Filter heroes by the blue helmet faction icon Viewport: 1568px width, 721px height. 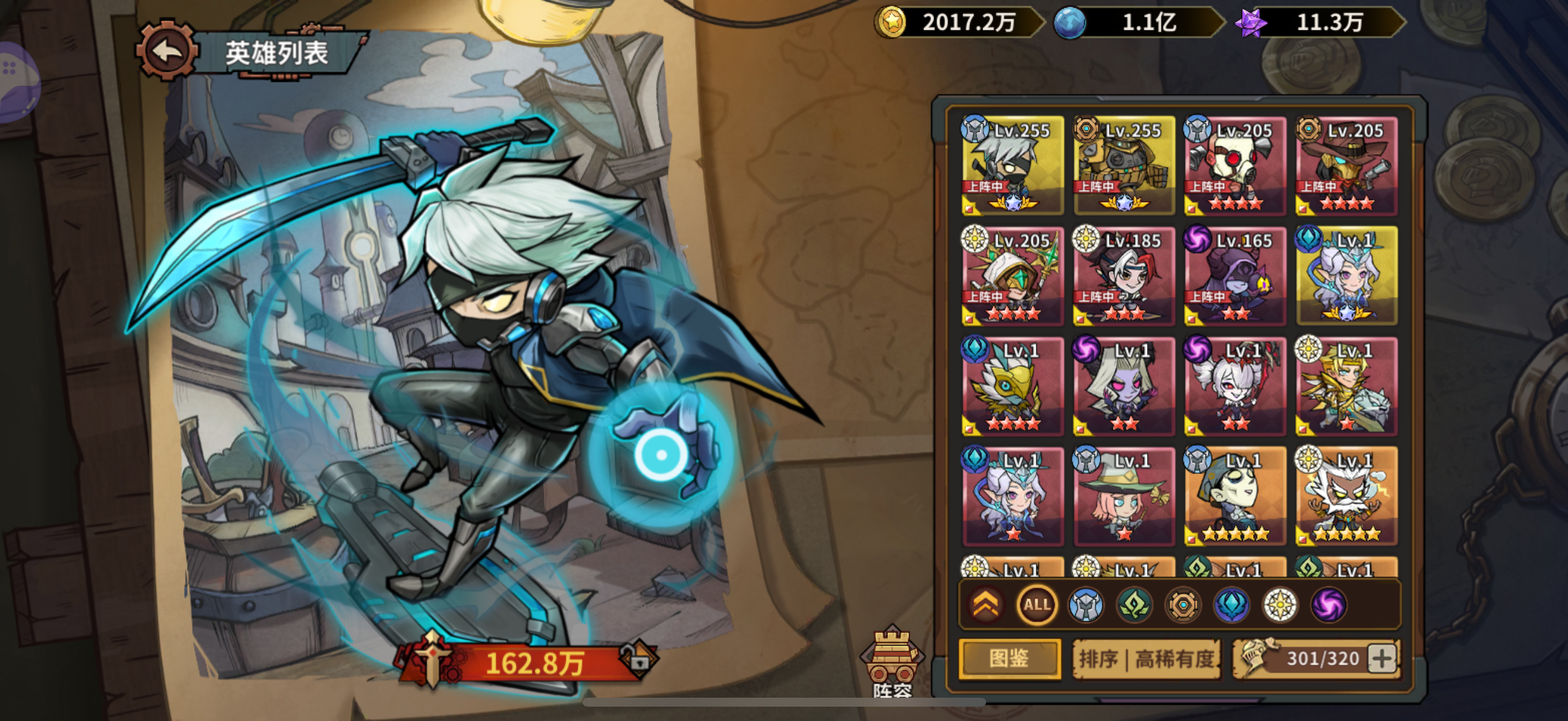(x=1087, y=604)
